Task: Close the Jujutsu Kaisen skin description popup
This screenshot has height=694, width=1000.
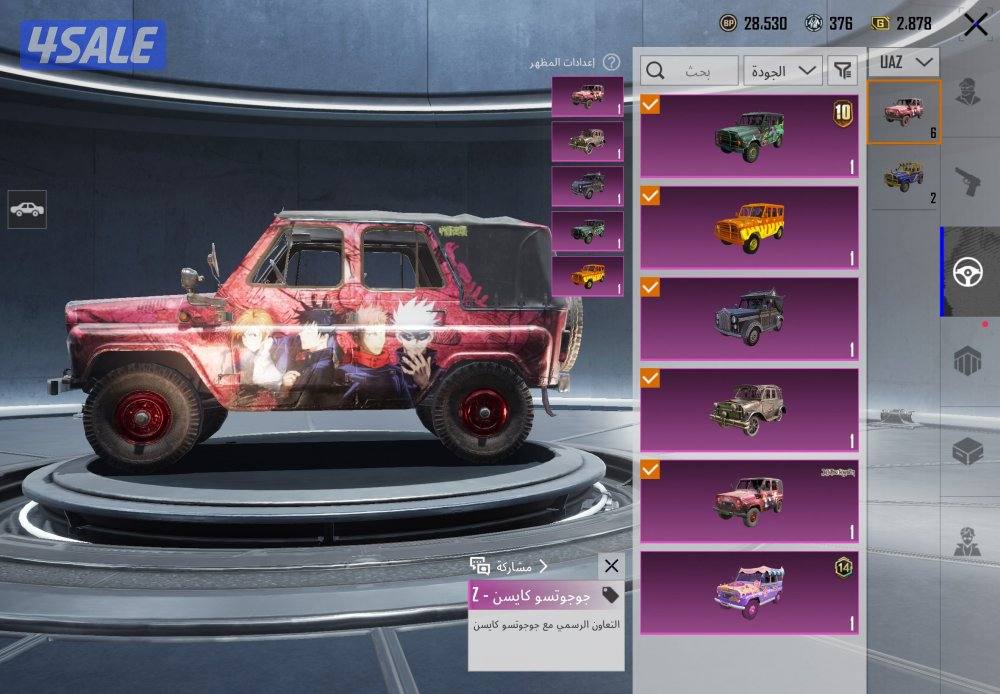Action: [x=611, y=566]
